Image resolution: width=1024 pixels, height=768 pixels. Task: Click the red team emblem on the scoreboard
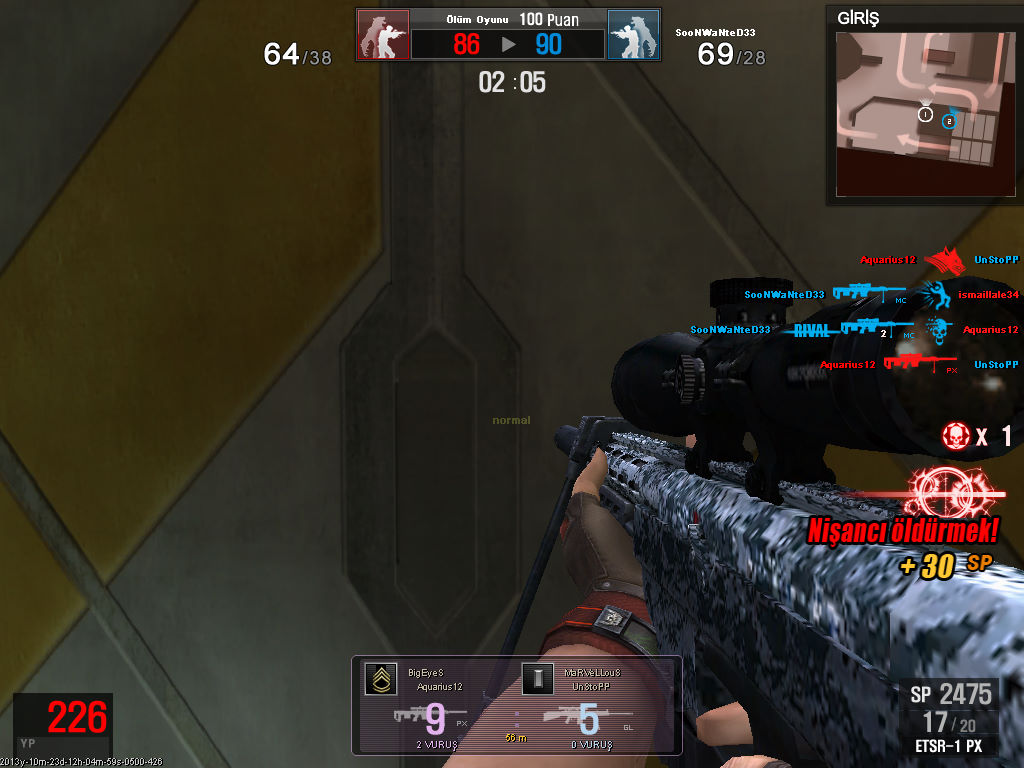click(383, 35)
